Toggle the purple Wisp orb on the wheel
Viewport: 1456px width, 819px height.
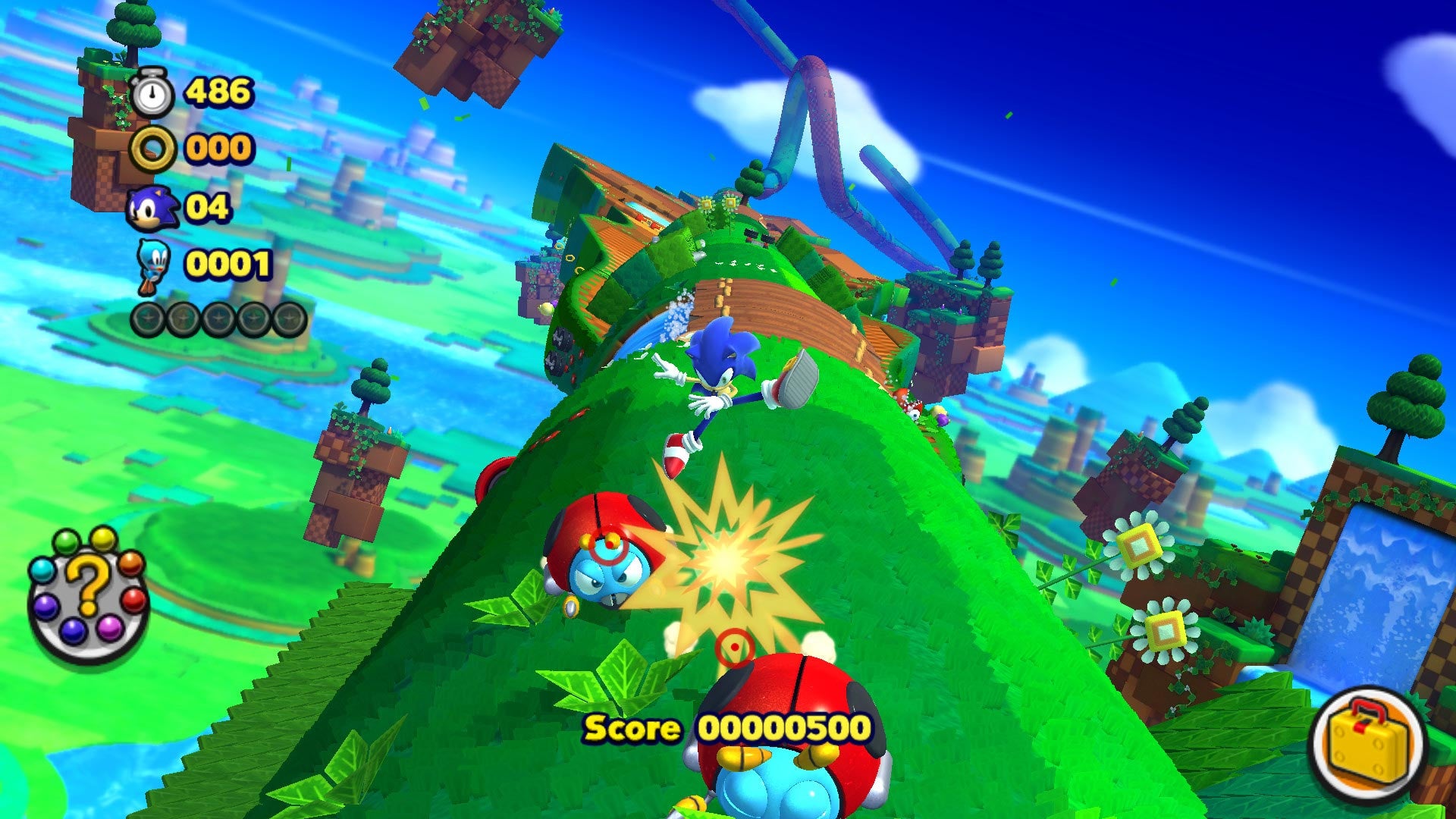pyautogui.click(x=46, y=607)
